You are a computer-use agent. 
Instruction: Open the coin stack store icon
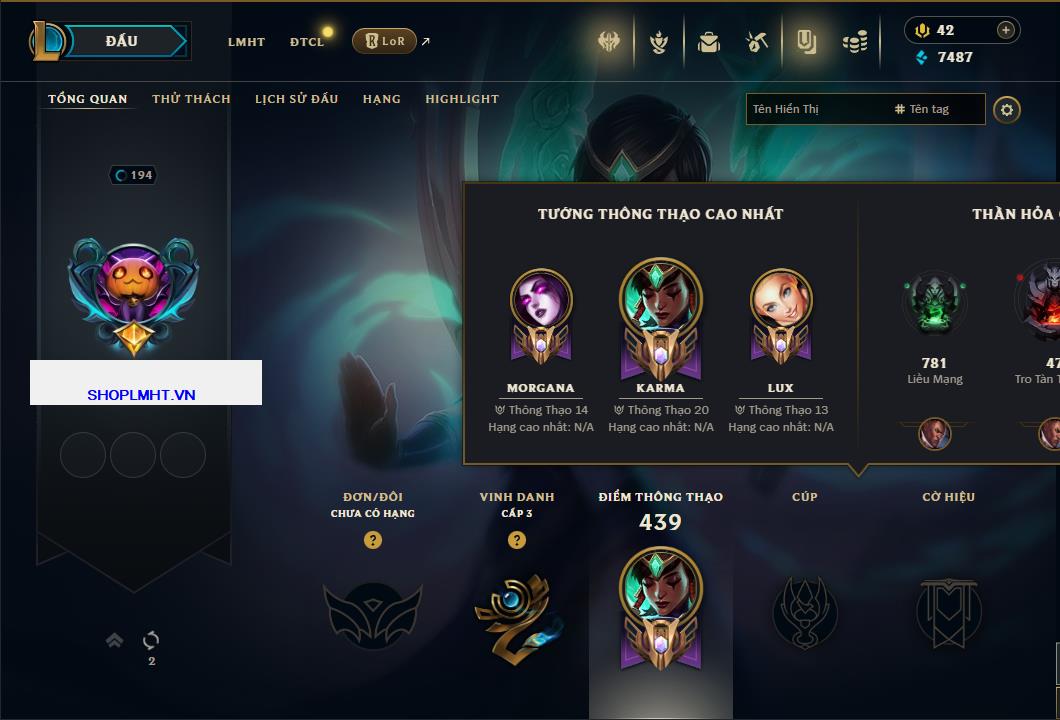[x=854, y=42]
